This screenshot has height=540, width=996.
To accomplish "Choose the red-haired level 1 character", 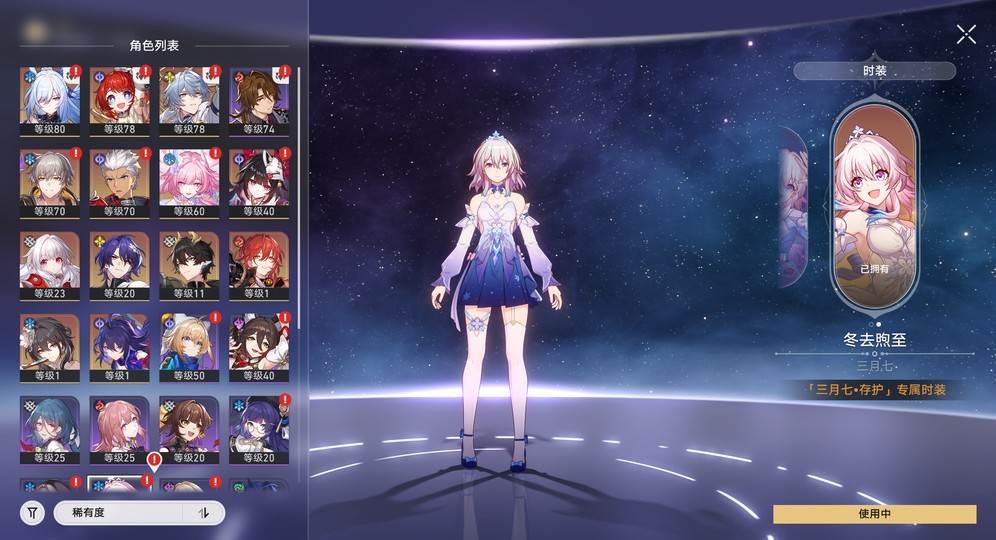I will [259, 265].
